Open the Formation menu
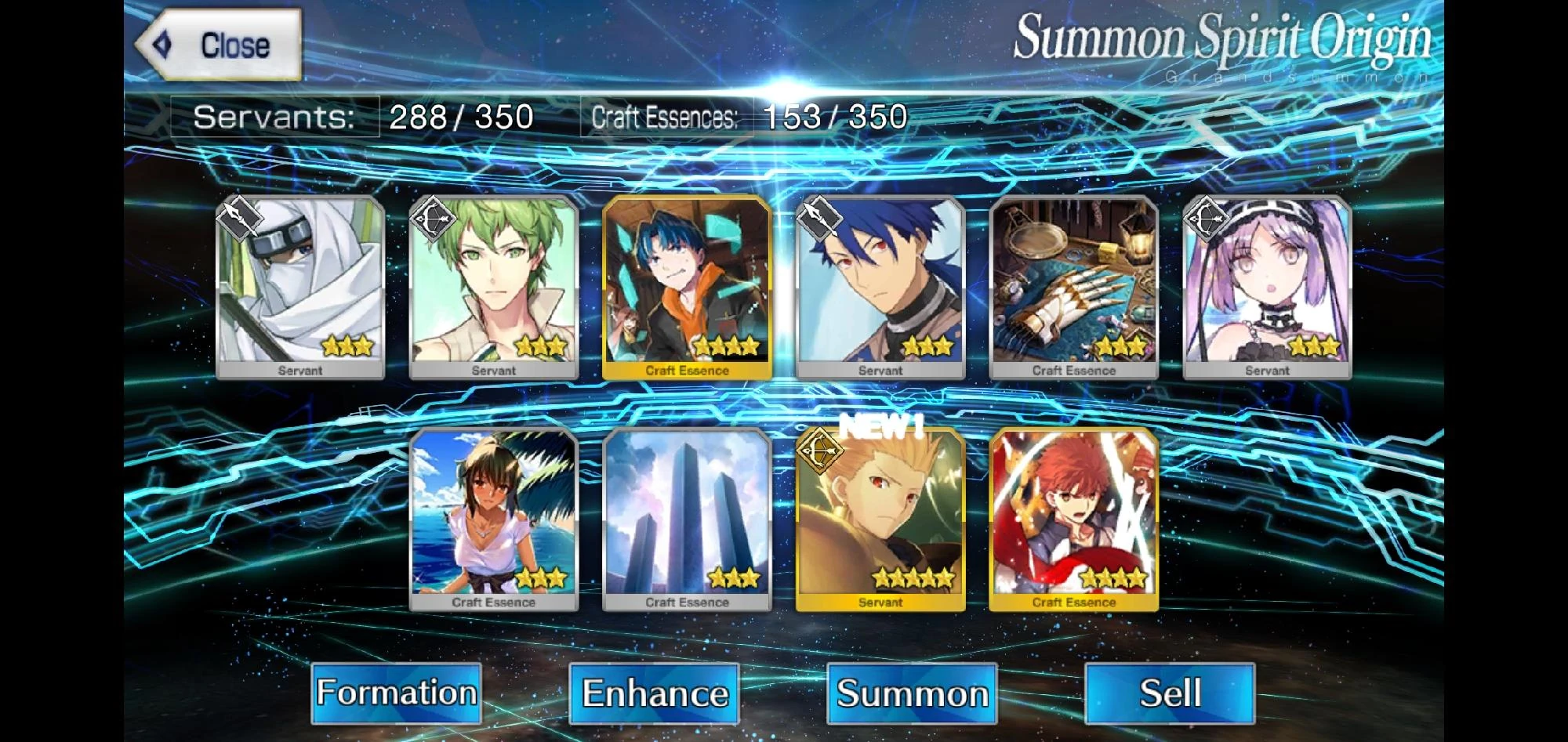1568x742 pixels. pyautogui.click(x=397, y=693)
